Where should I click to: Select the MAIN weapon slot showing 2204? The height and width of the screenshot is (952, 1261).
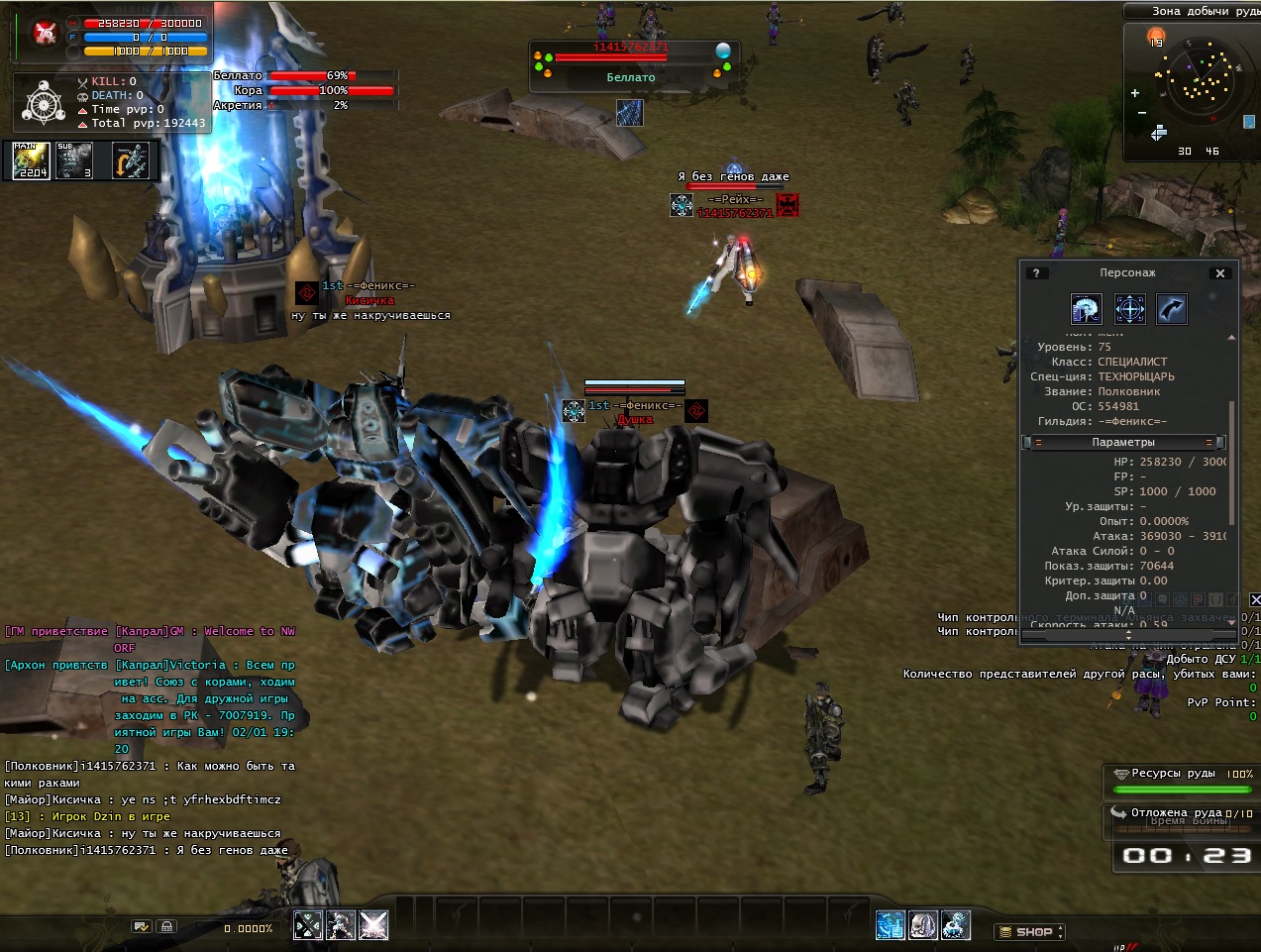pyautogui.click(x=31, y=160)
